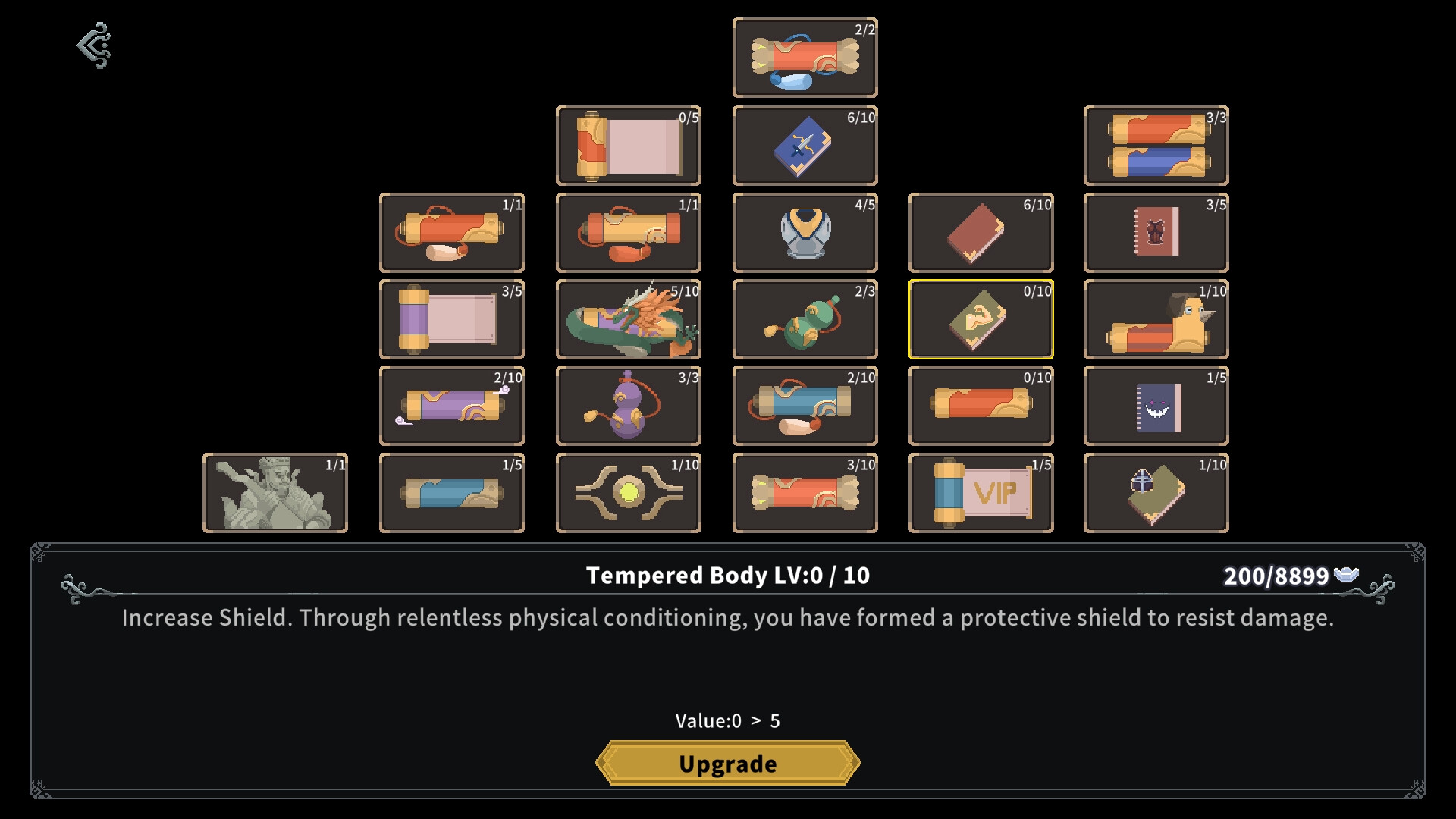
Task: Open the bear notebook skill at 3/5
Action: coord(1157,232)
